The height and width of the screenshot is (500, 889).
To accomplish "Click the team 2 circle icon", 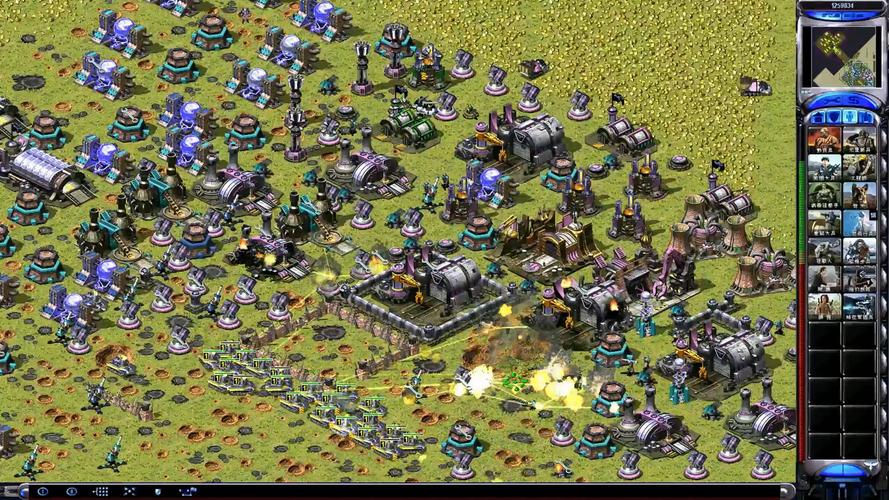I will 70,492.
